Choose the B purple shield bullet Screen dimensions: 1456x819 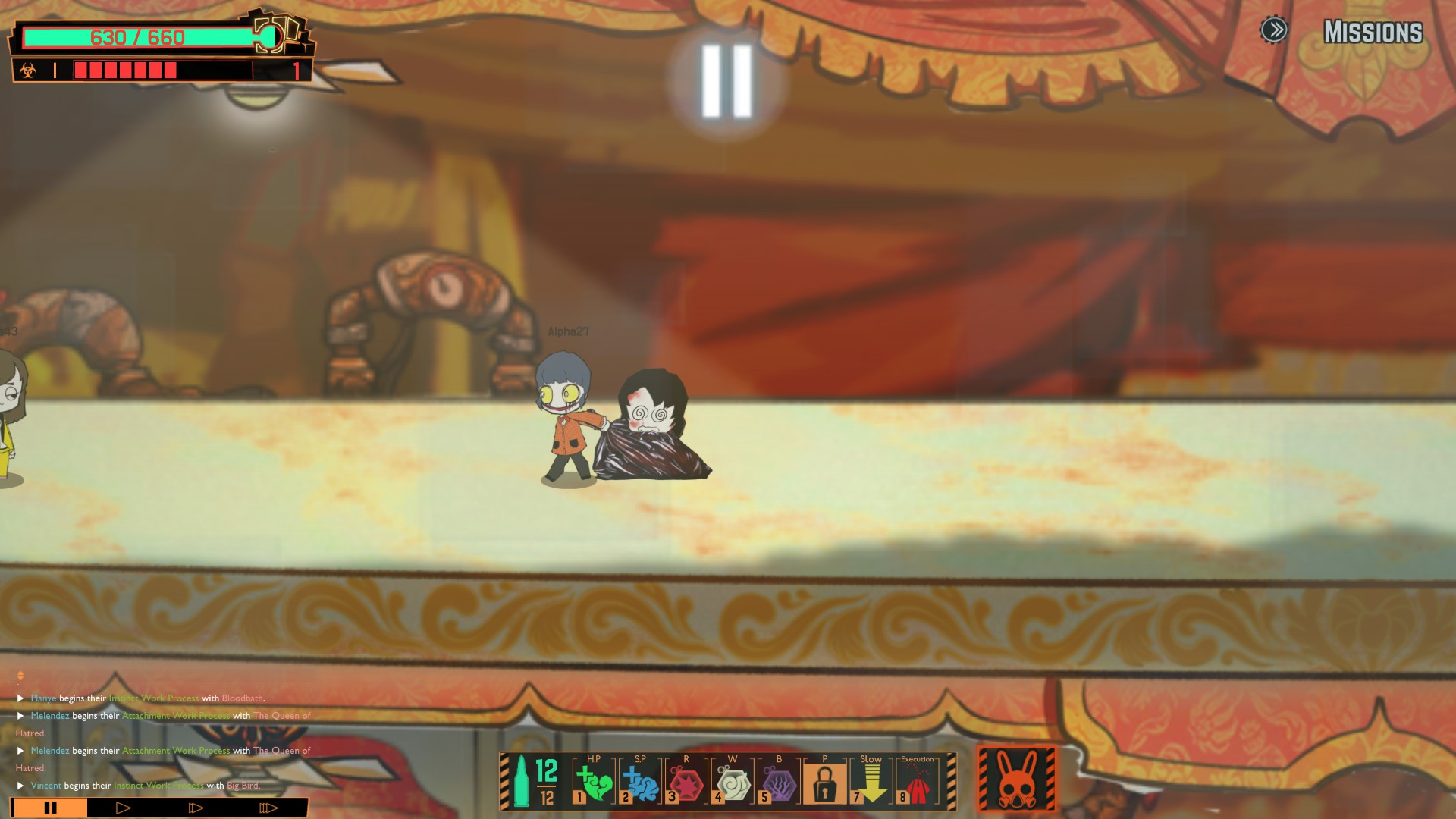[x=779, y=782]
